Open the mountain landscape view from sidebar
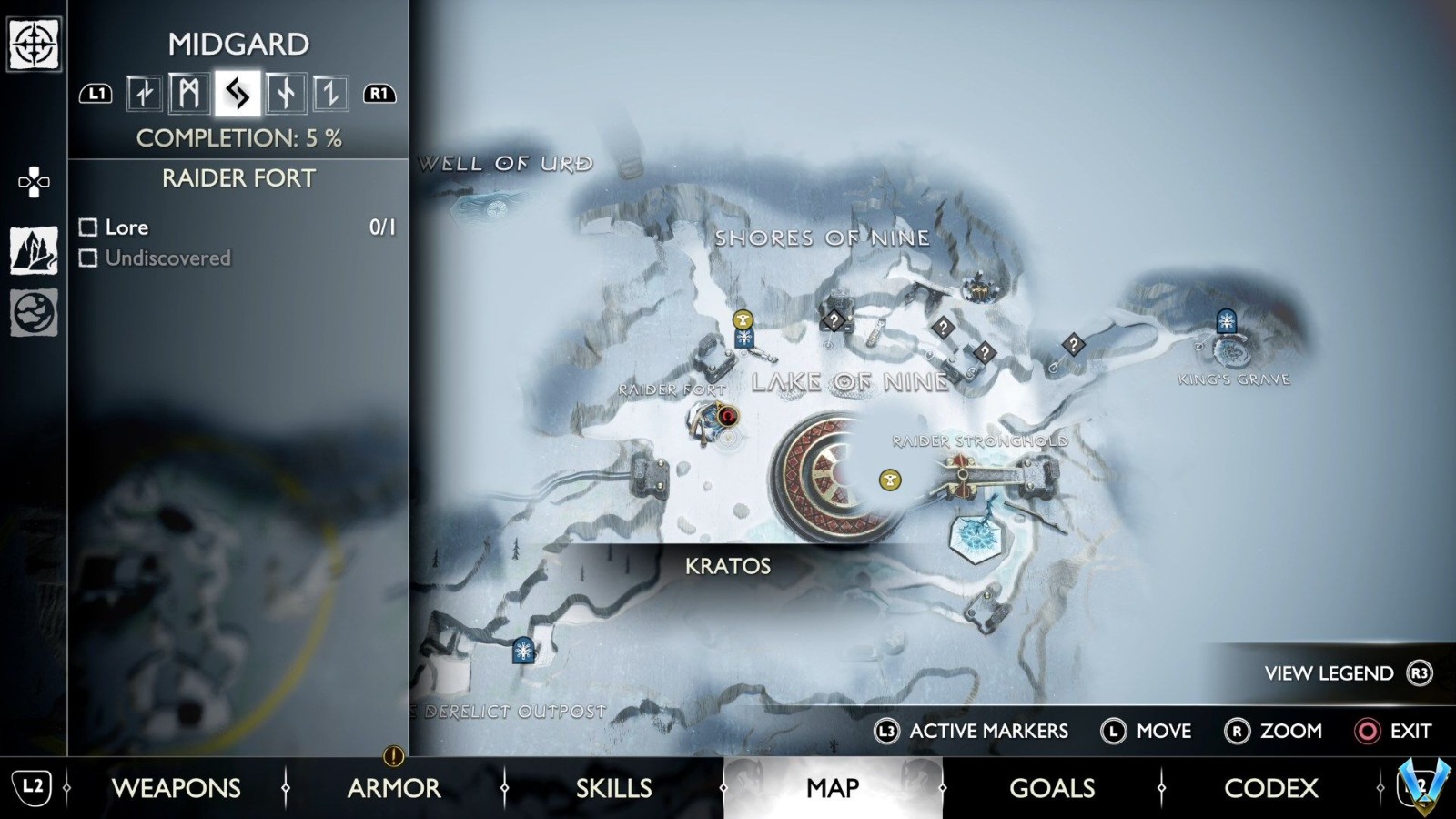 click(34, 248)
